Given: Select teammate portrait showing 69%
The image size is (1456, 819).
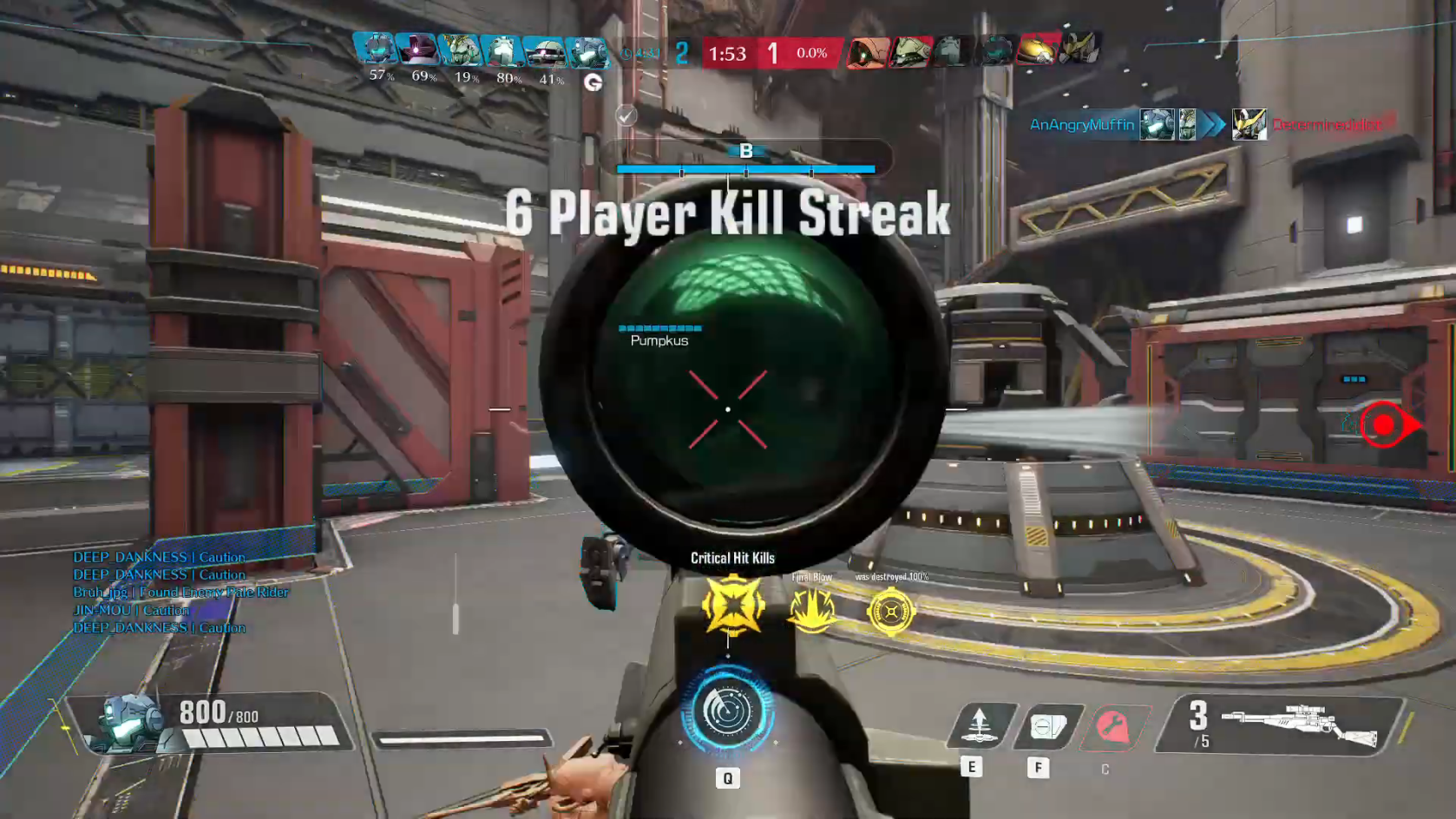Looking at the screenshot, I should pyautogui.click(x=417, y=50).
